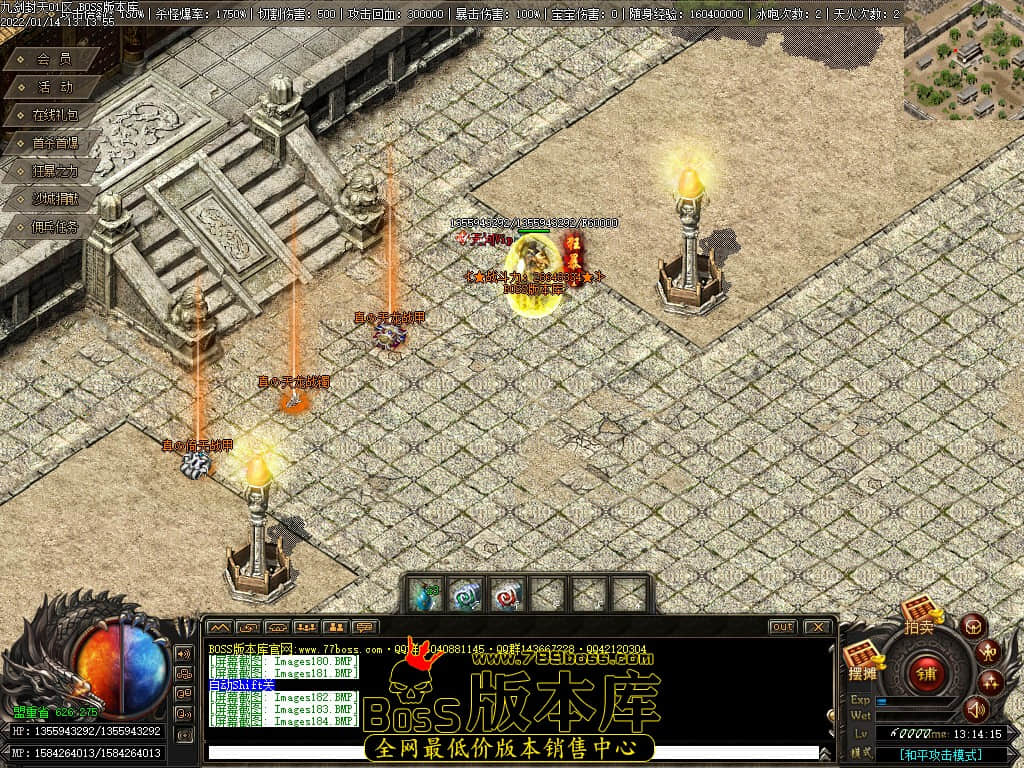Open the 活动 events menu
The image size is (1024, 768).
pos(53,87)
